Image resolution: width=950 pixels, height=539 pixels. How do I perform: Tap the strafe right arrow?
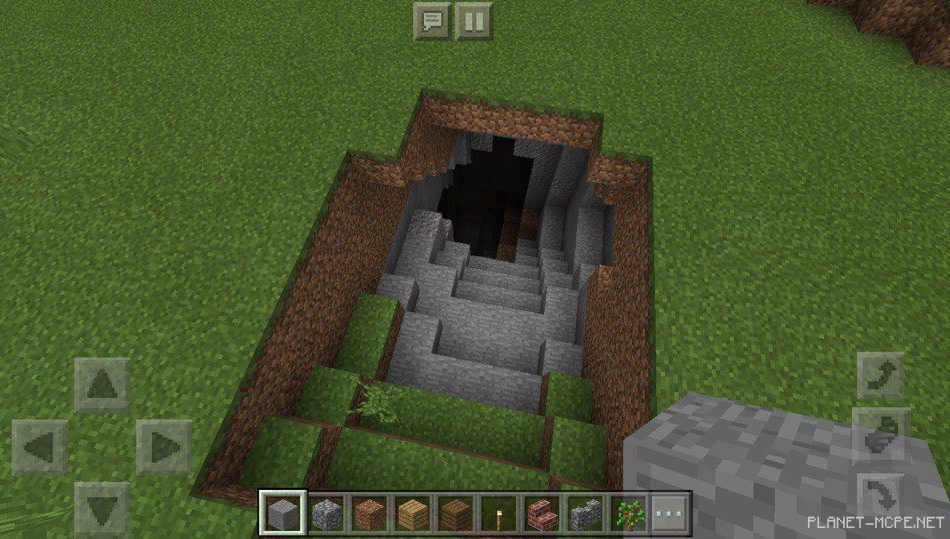tap(164, 446)
